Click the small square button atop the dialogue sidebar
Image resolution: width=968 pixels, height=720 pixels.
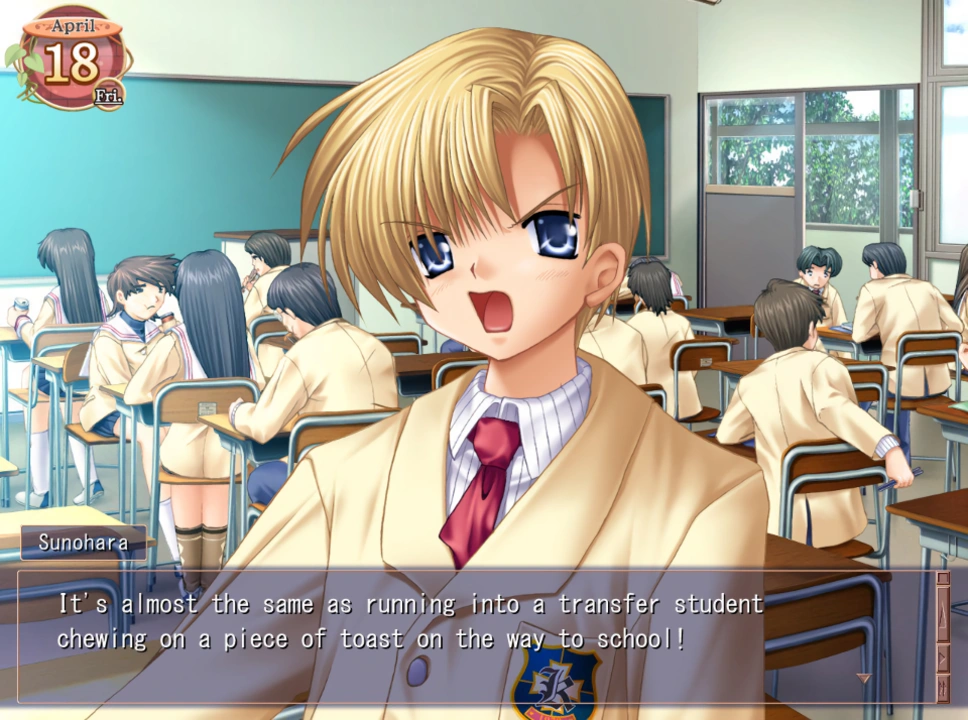point(942,577)
